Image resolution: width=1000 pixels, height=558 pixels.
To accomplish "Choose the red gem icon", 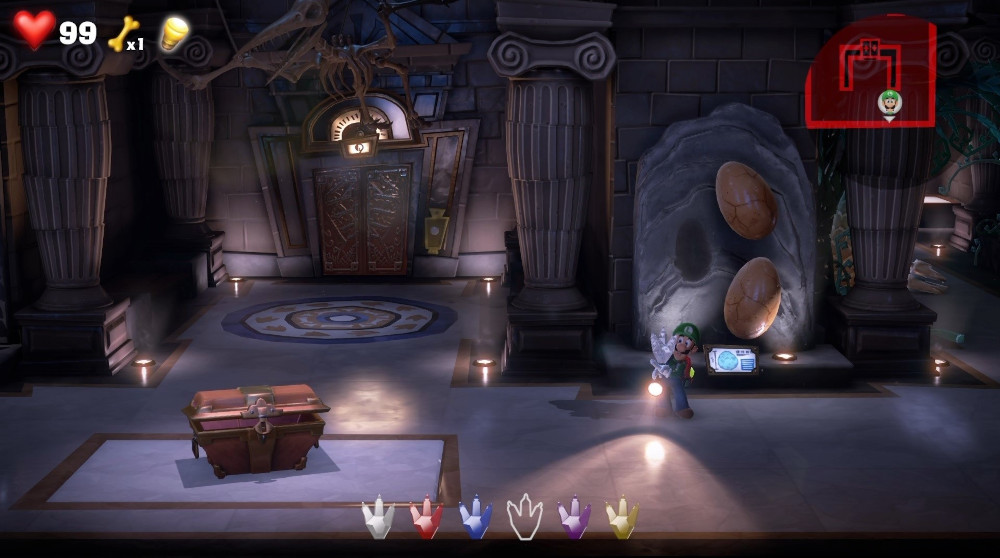I will click(427, 518).
